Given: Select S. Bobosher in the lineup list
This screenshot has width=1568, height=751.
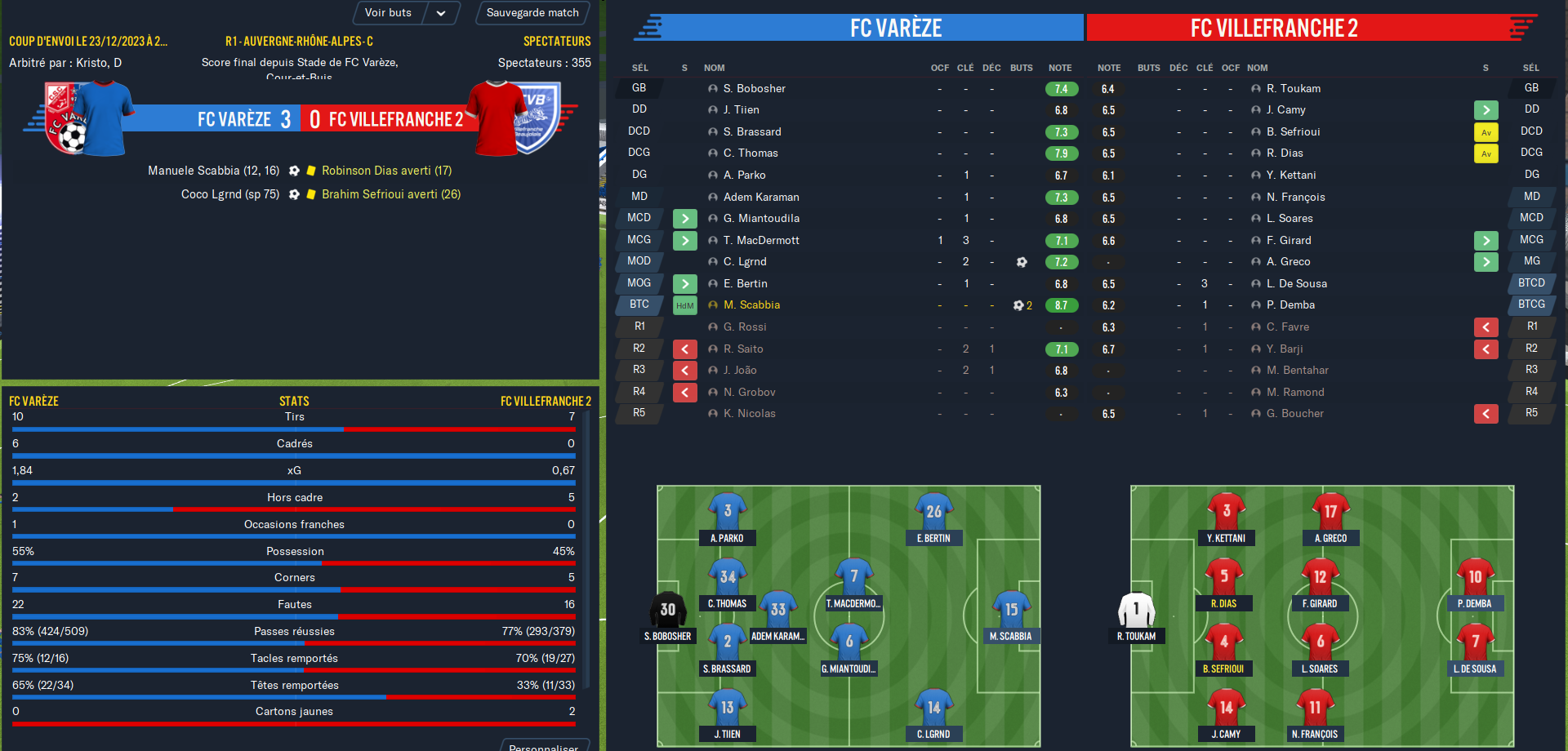Looking at the screenshot, I should pos(754,88).
